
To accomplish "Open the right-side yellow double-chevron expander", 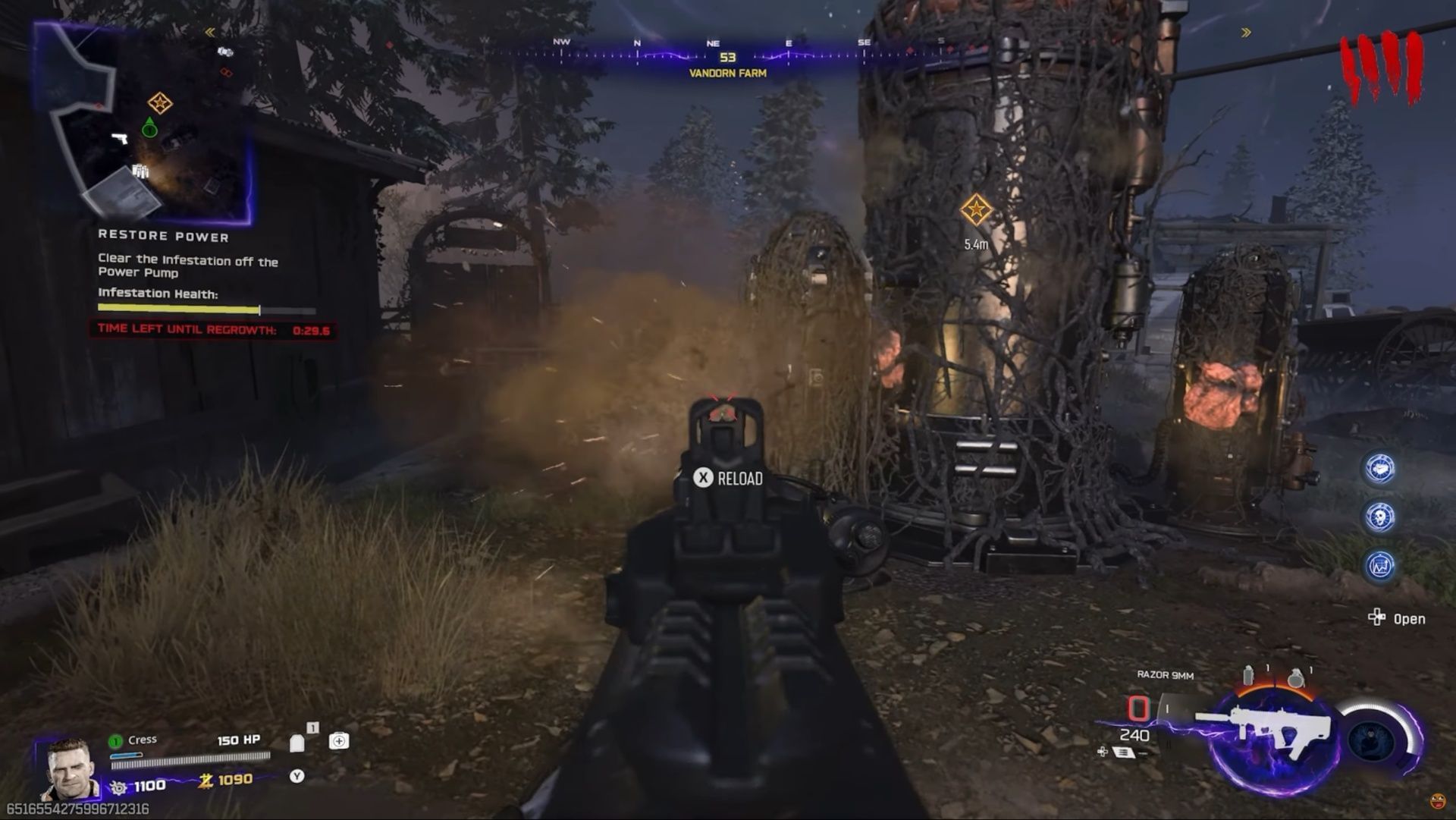I will 1245,31.
